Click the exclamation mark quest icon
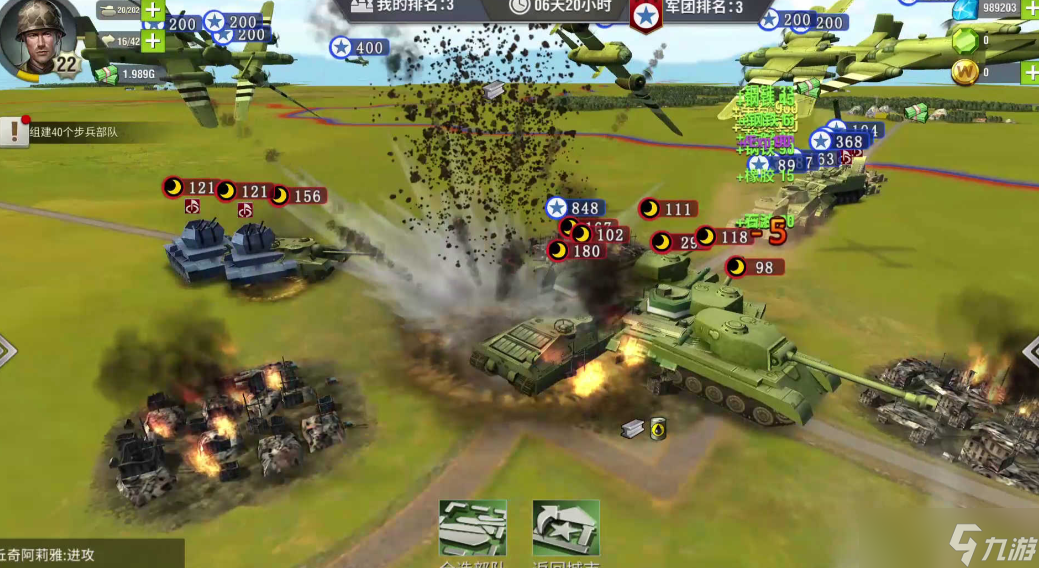Image resolution: width=1039 pixels, height=568 pixels. (13, 130)
